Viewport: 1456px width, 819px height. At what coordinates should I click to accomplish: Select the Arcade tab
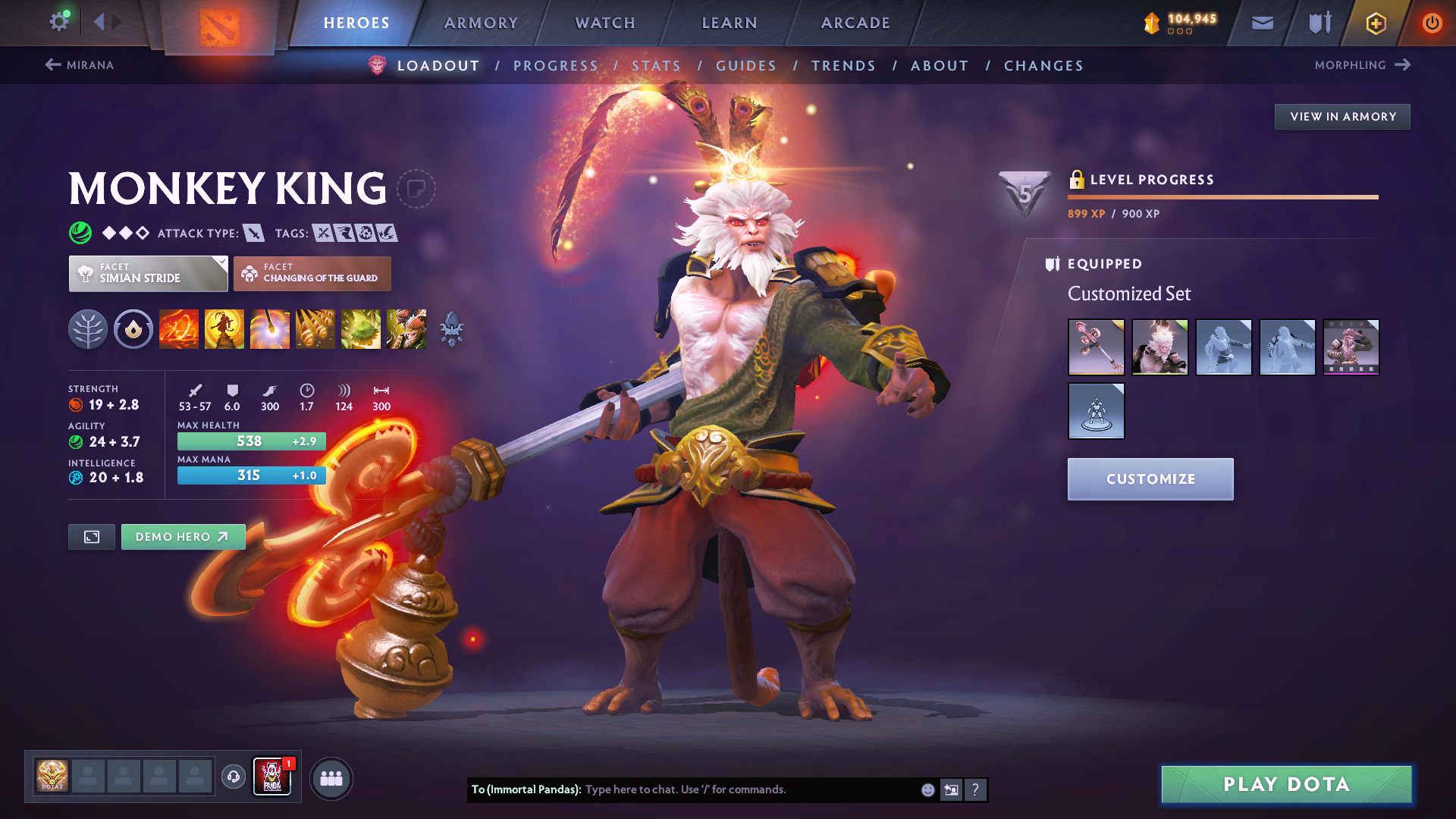click(x=855, y=23)
